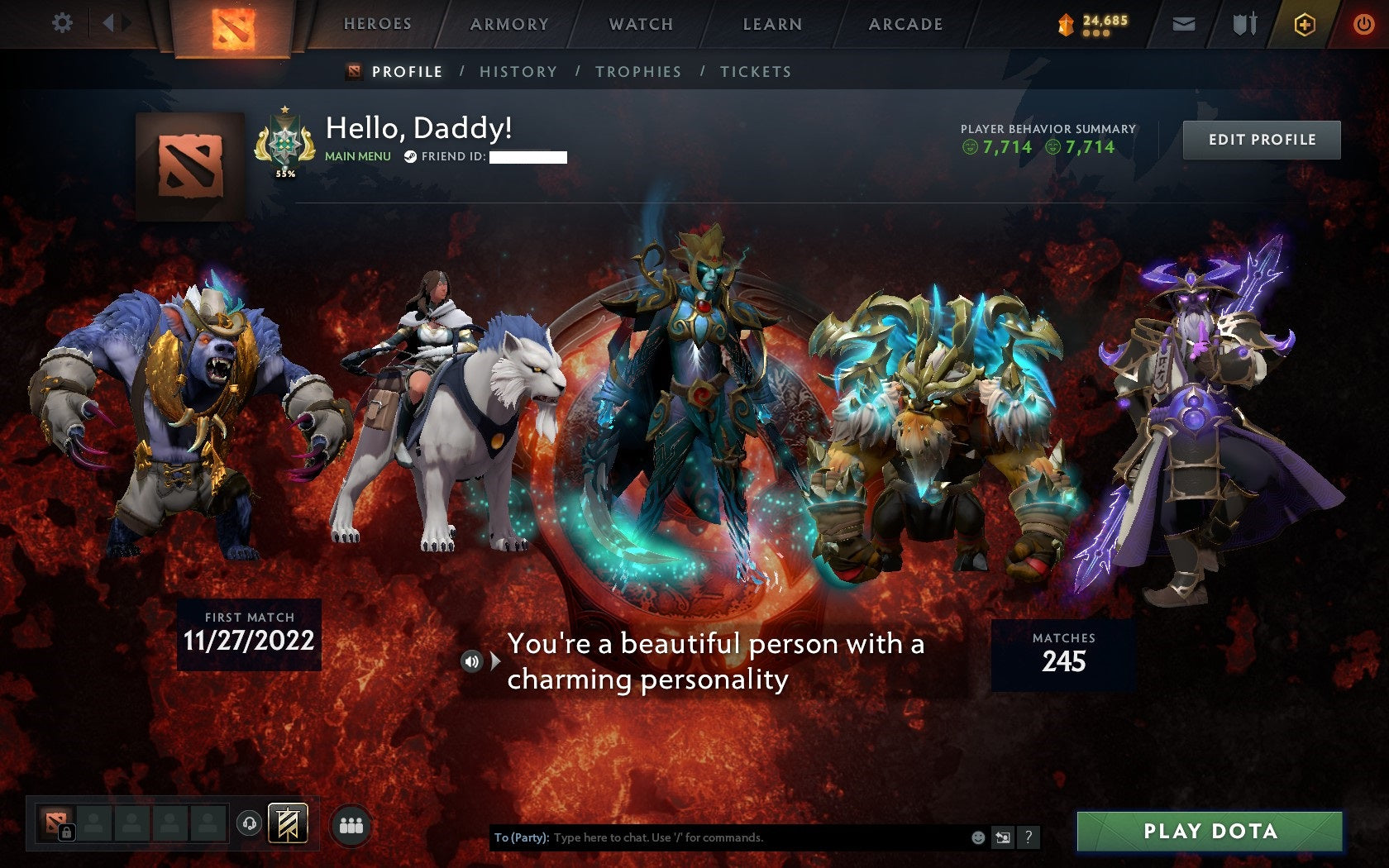Expand the next voice line arrow
Screen dimensions: 1389x868
click(x=494, y=661)
